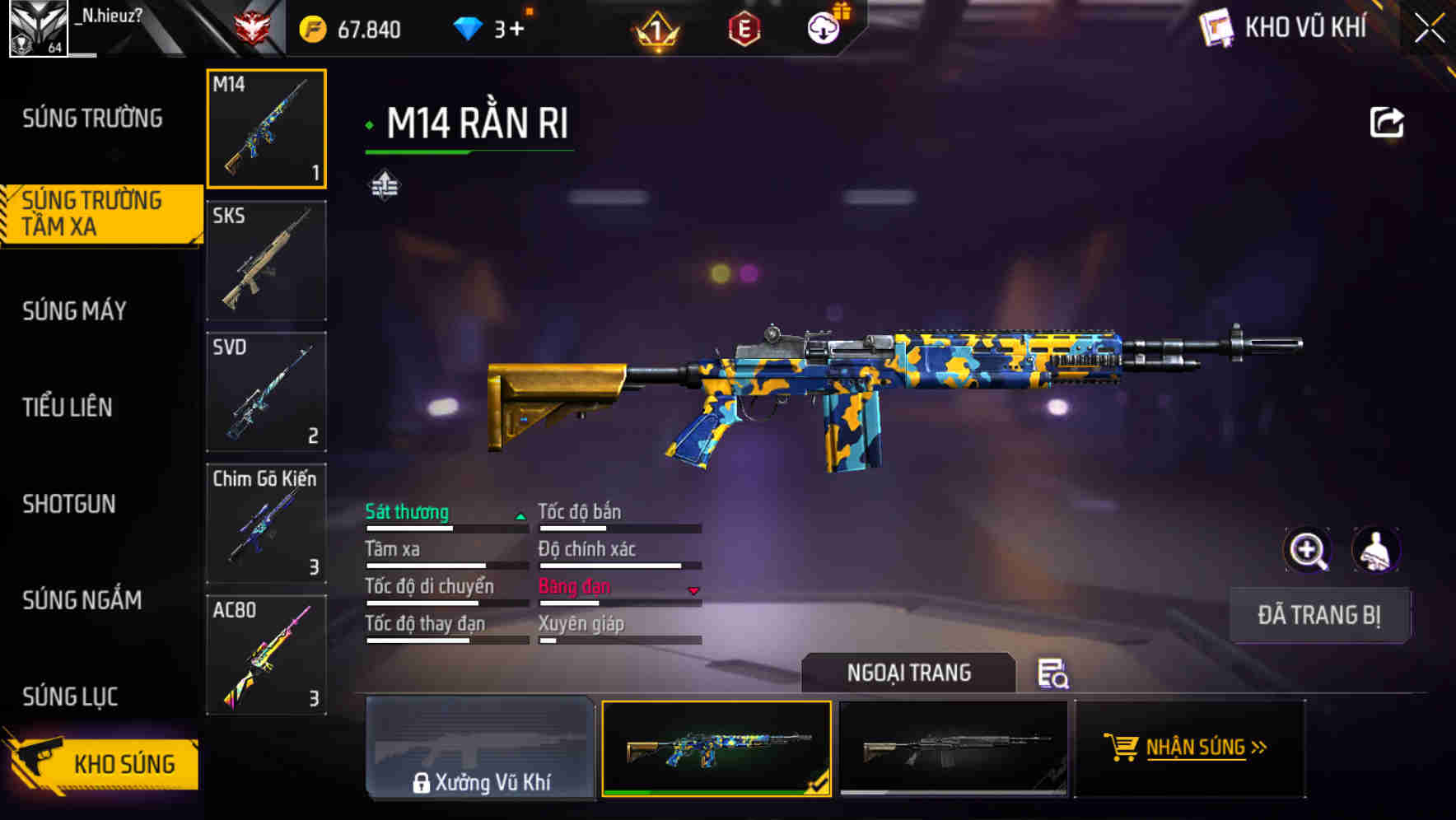Select the TIỂU LIÊN category
1456x820 pixels.
click(68, 407)
